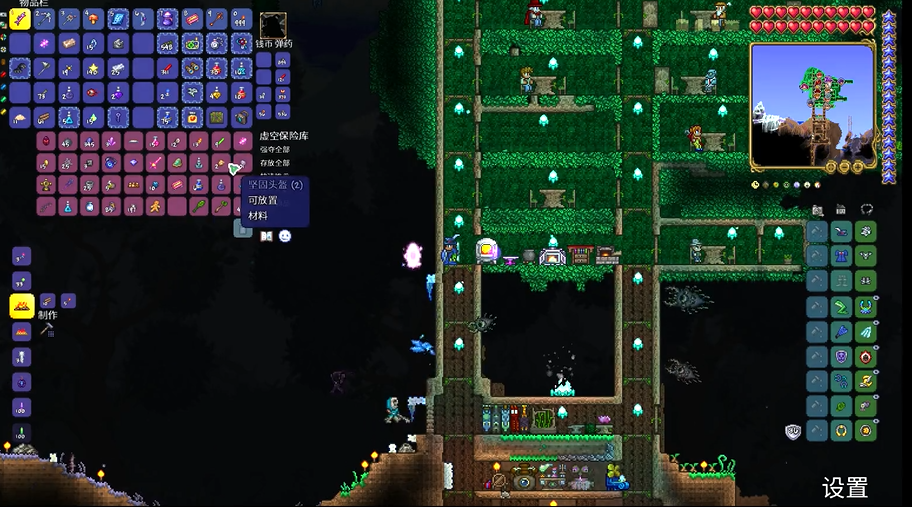Open the 设置 settings menu
The width and height of the screenshot is (912, 507).
pos(845,487)
